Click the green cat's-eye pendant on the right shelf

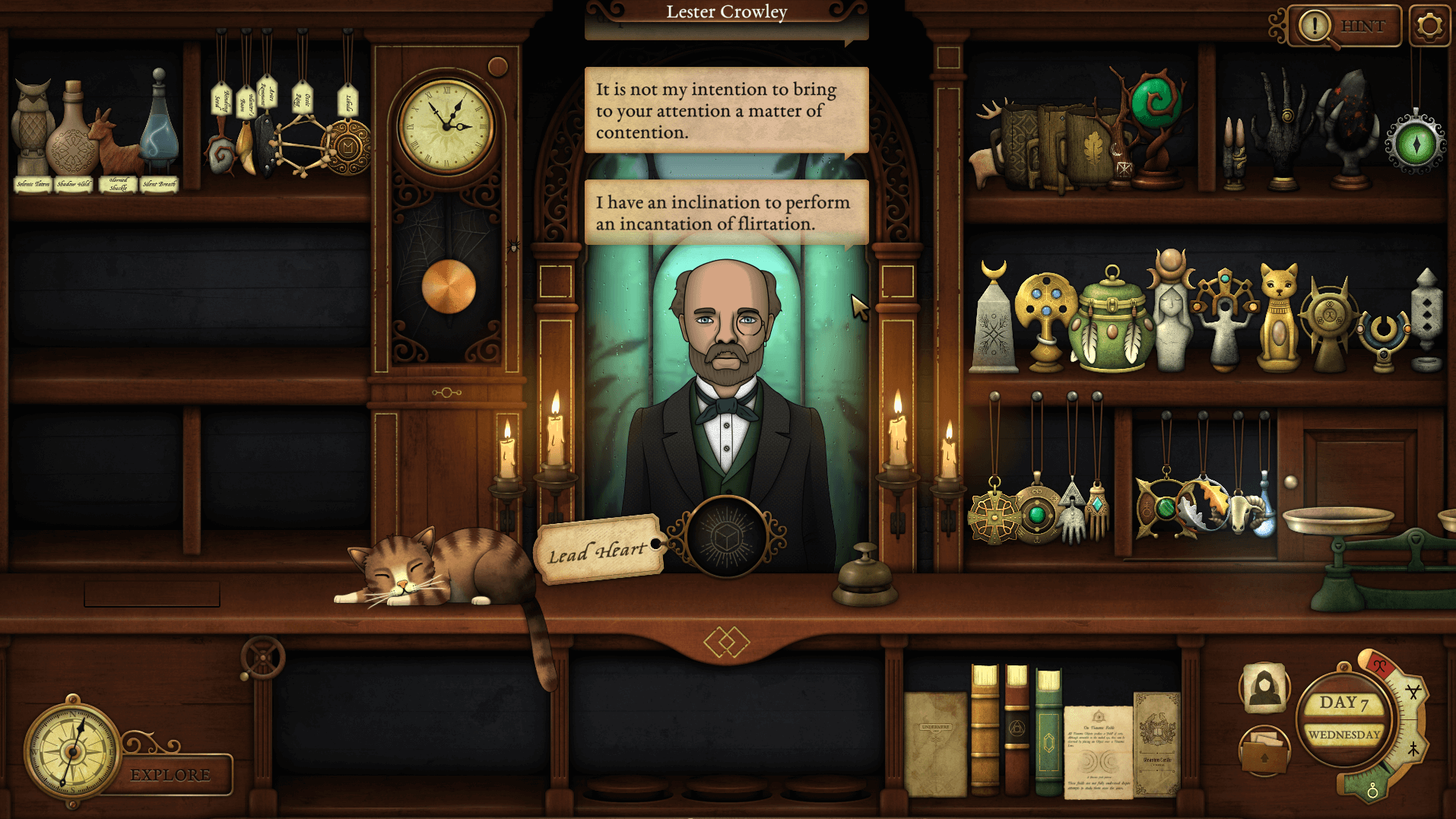click(1415, 141)
